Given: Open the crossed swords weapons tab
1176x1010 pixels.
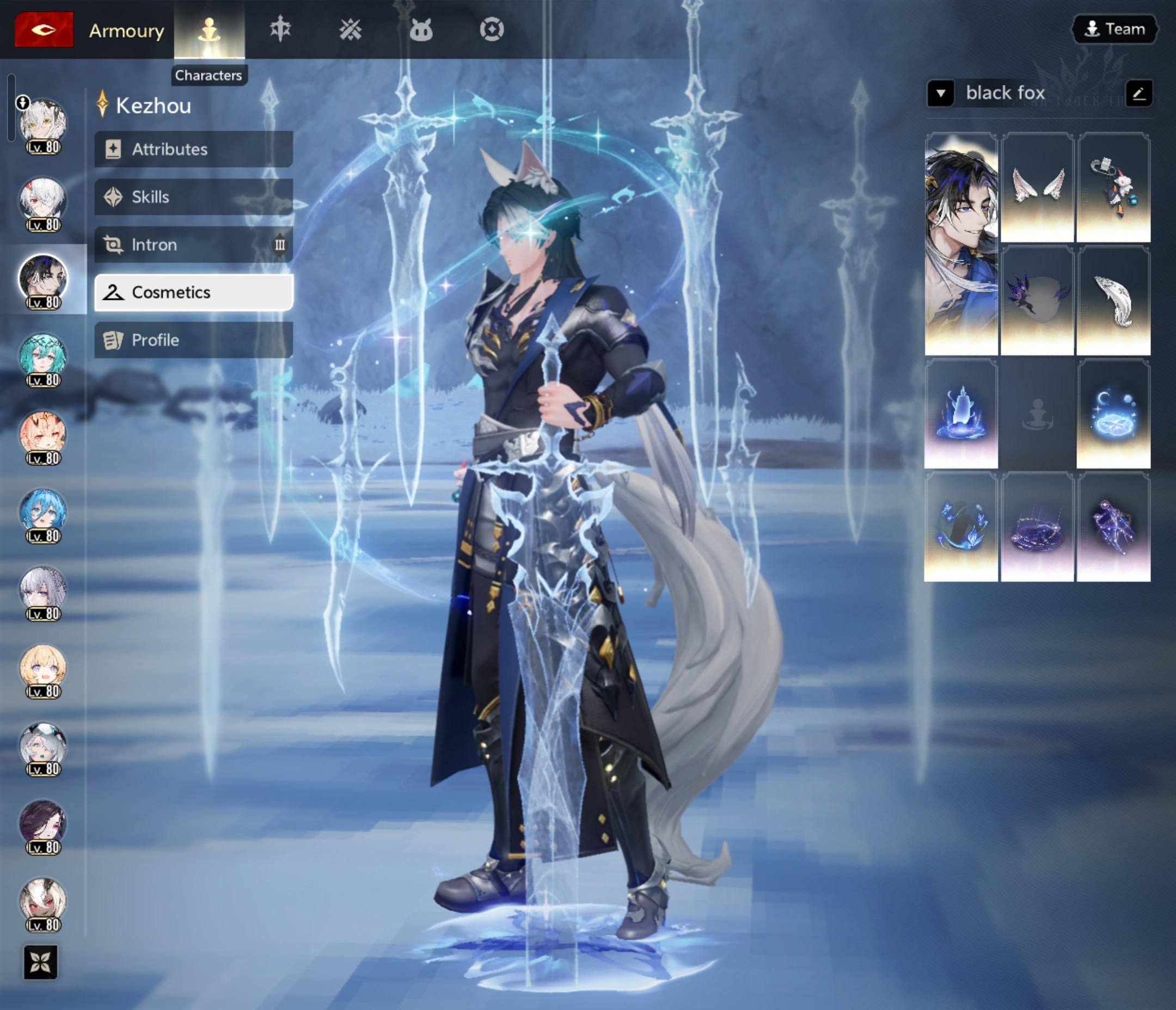Looking at the screenshot, I should (x=350, y=29).
